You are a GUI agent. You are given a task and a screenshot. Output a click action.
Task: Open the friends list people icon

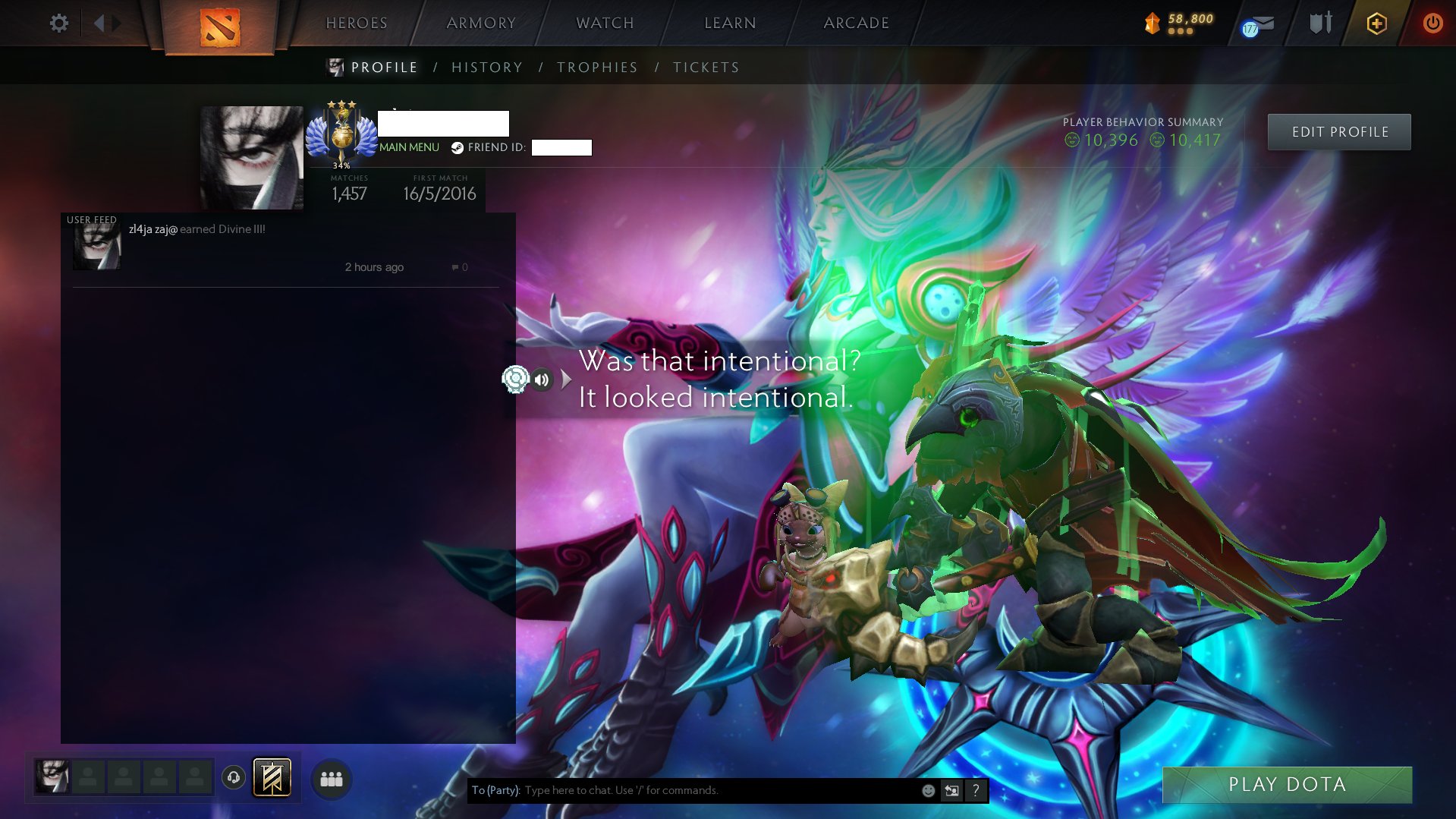pyautogui.click(x=332, y=778)
